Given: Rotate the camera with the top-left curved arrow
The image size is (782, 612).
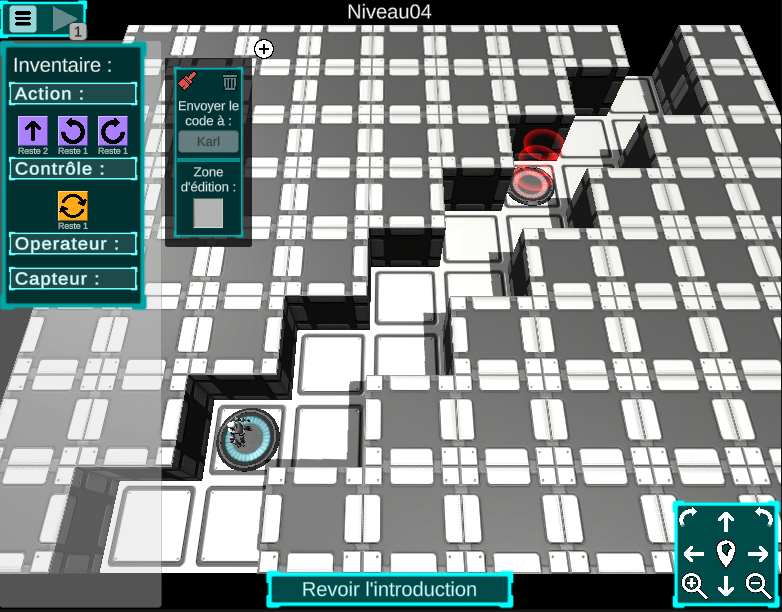Looking at the screenshot, I should pos(690,519).
